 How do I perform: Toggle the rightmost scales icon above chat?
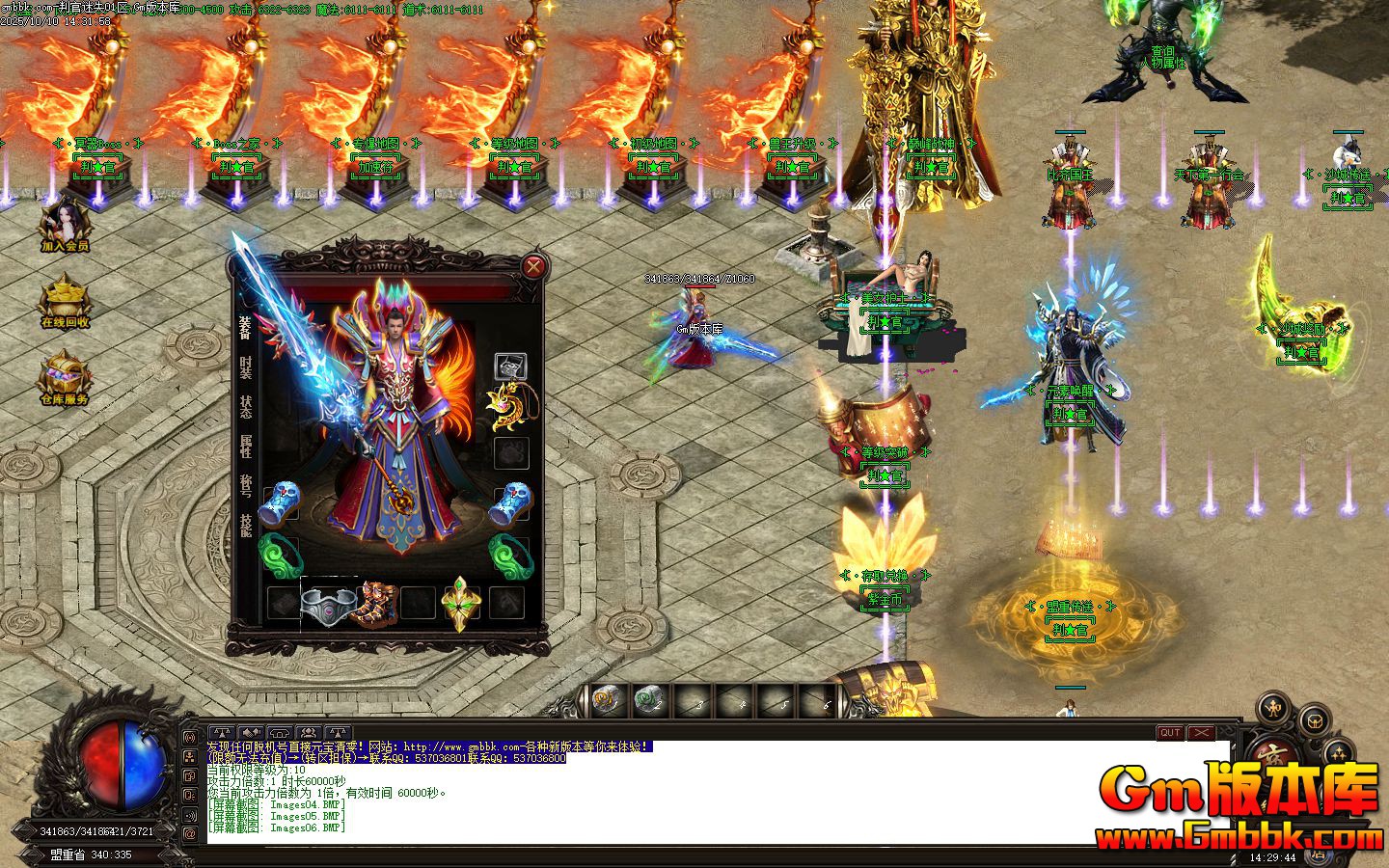click(x=337, y=733)
